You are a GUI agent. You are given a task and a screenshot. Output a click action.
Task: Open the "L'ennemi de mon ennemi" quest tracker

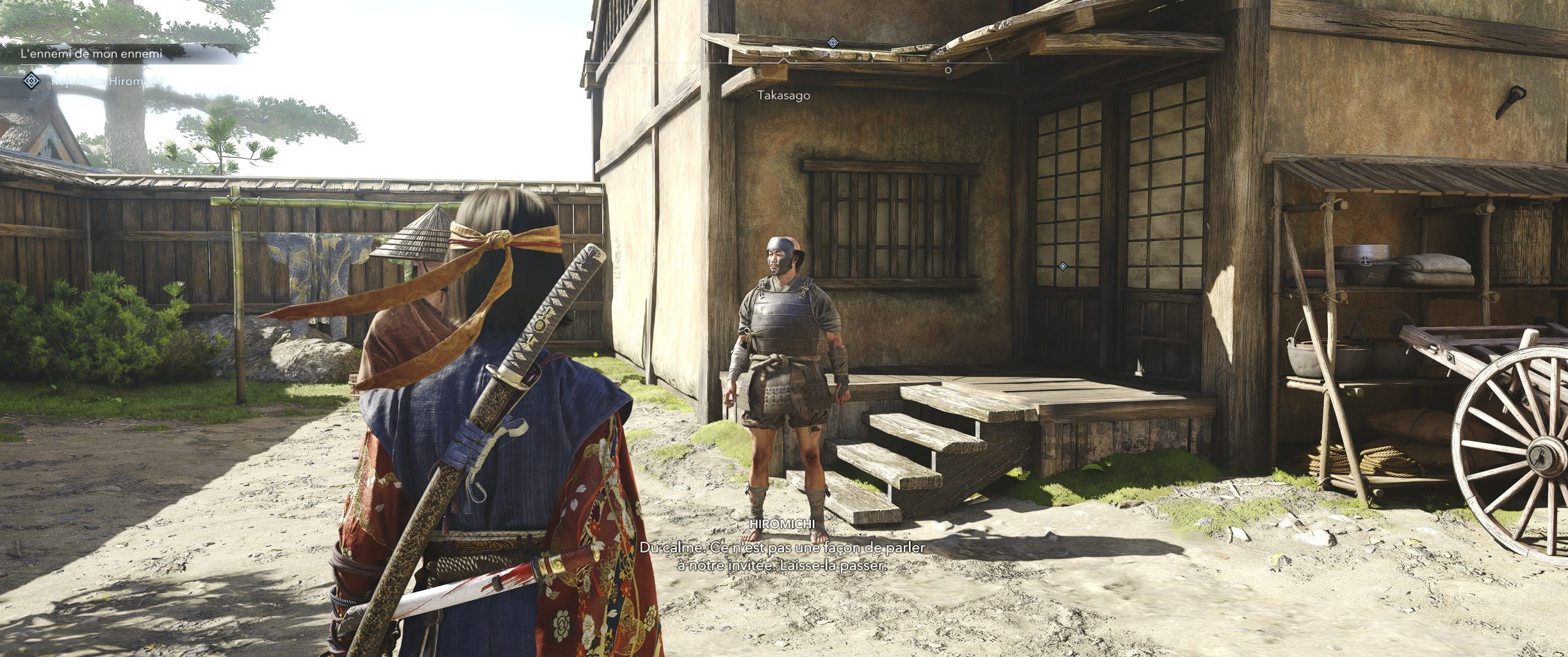92,54
